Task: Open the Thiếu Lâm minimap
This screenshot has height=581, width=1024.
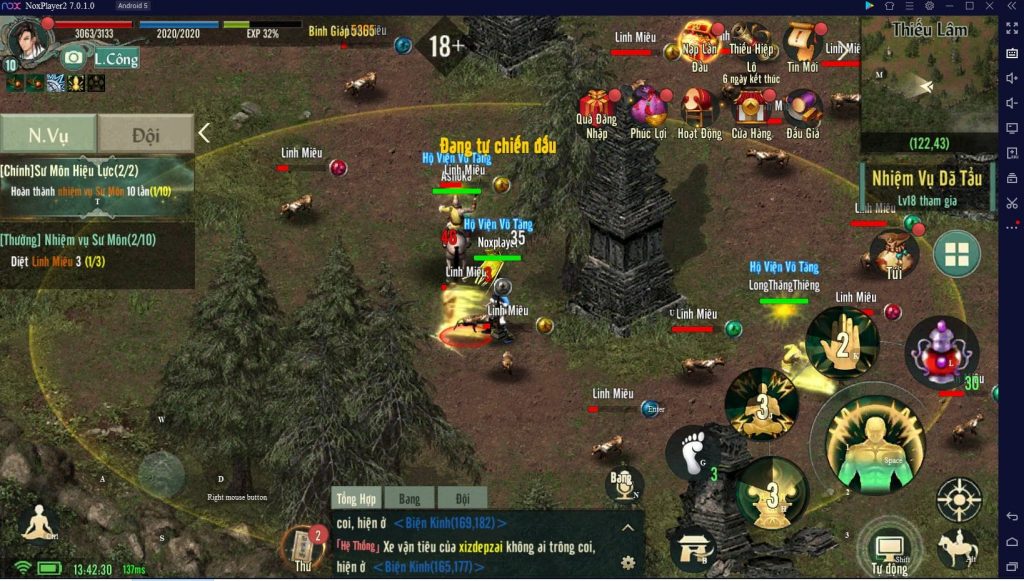Action: (x=929, y=85)
